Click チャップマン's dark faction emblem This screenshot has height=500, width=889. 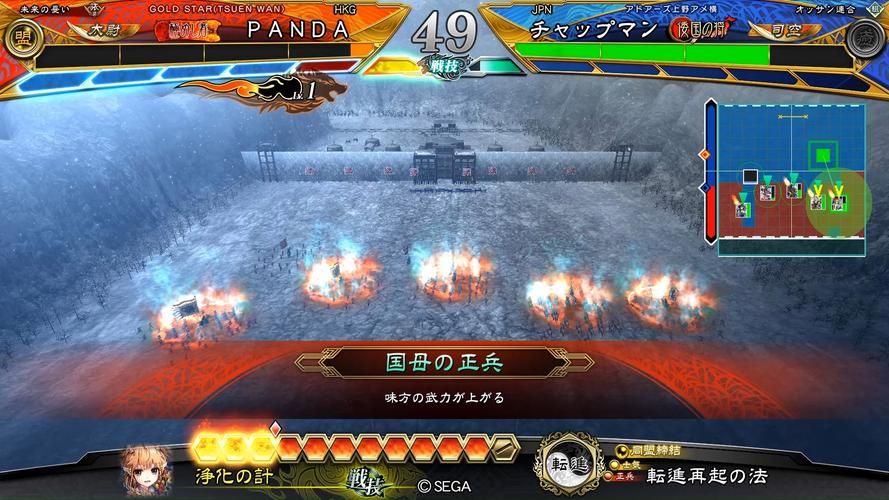pyautogui.click(x=866, y=39)
